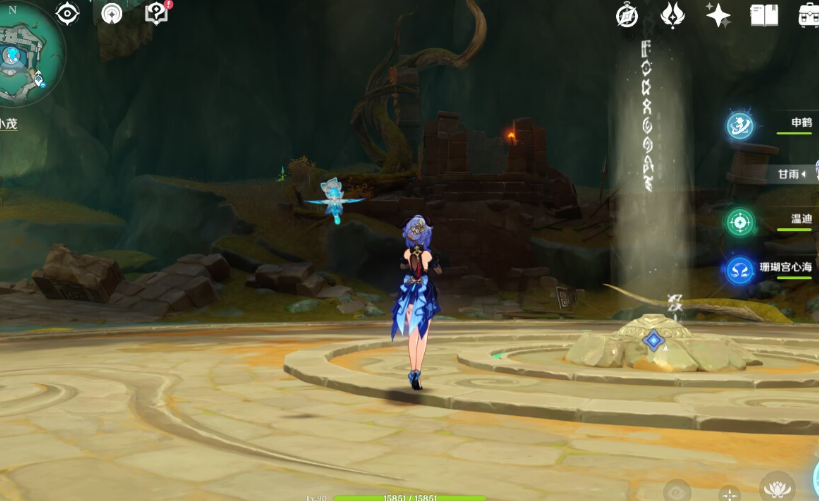Image resolution: width=819 pixels, height=501 pixels.
Task: Use the lotus flower skill button
Action: click(x=776, y=488)
